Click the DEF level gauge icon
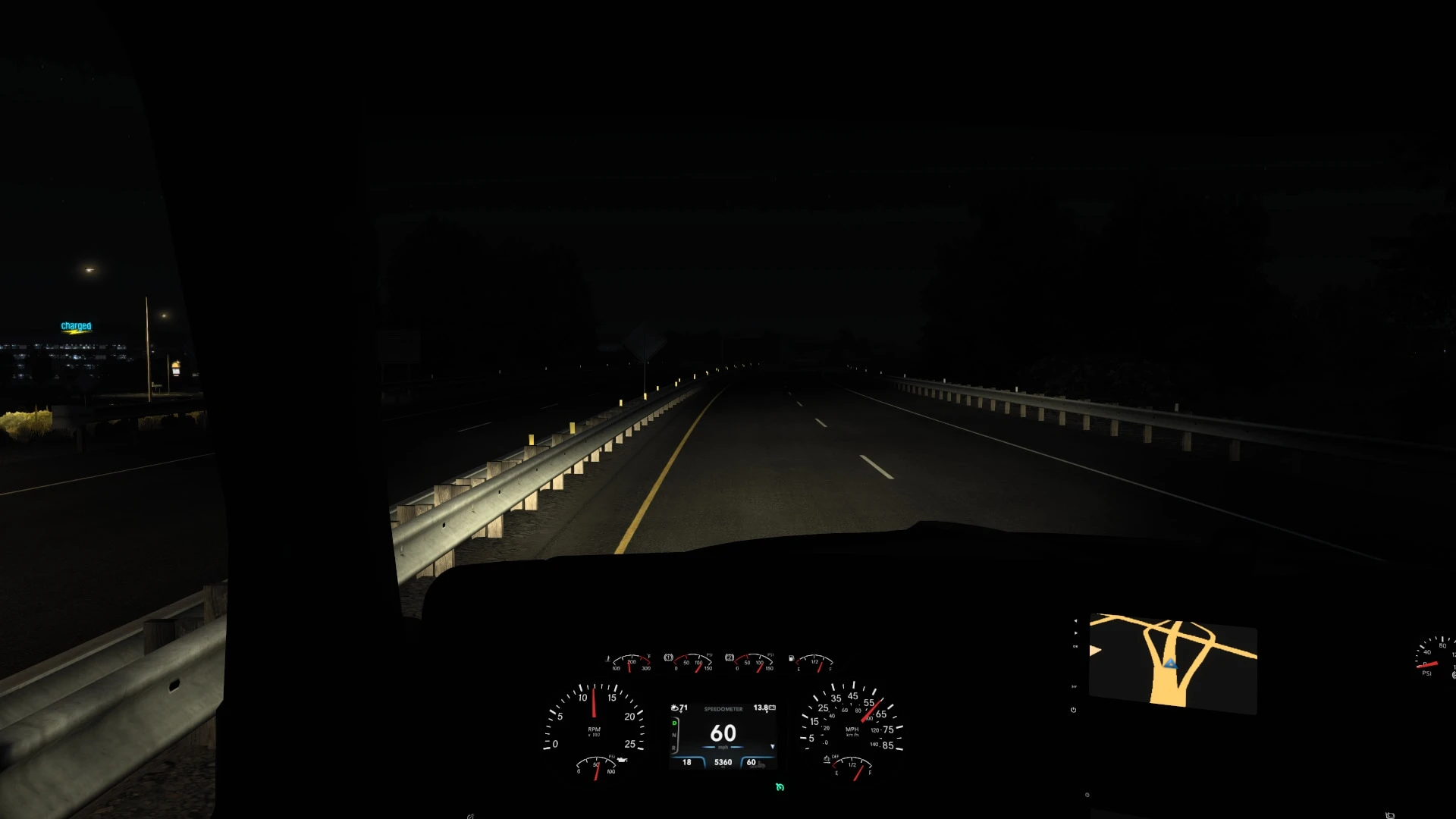Image resolution: width=1456 pixels, height=819 pixels. click(x=827, y=759)
